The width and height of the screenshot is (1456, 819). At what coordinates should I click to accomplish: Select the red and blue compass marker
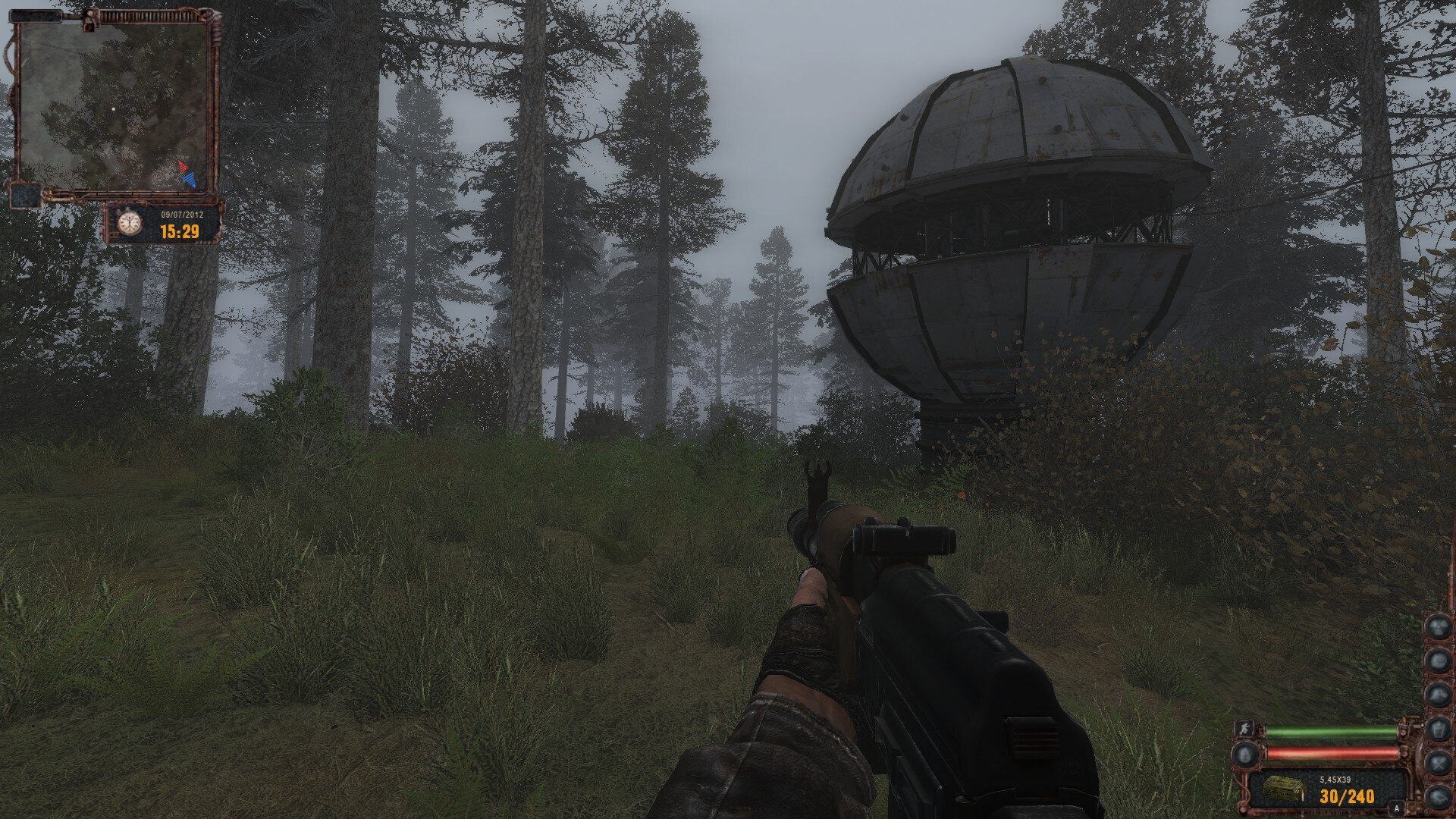[187, 175]
